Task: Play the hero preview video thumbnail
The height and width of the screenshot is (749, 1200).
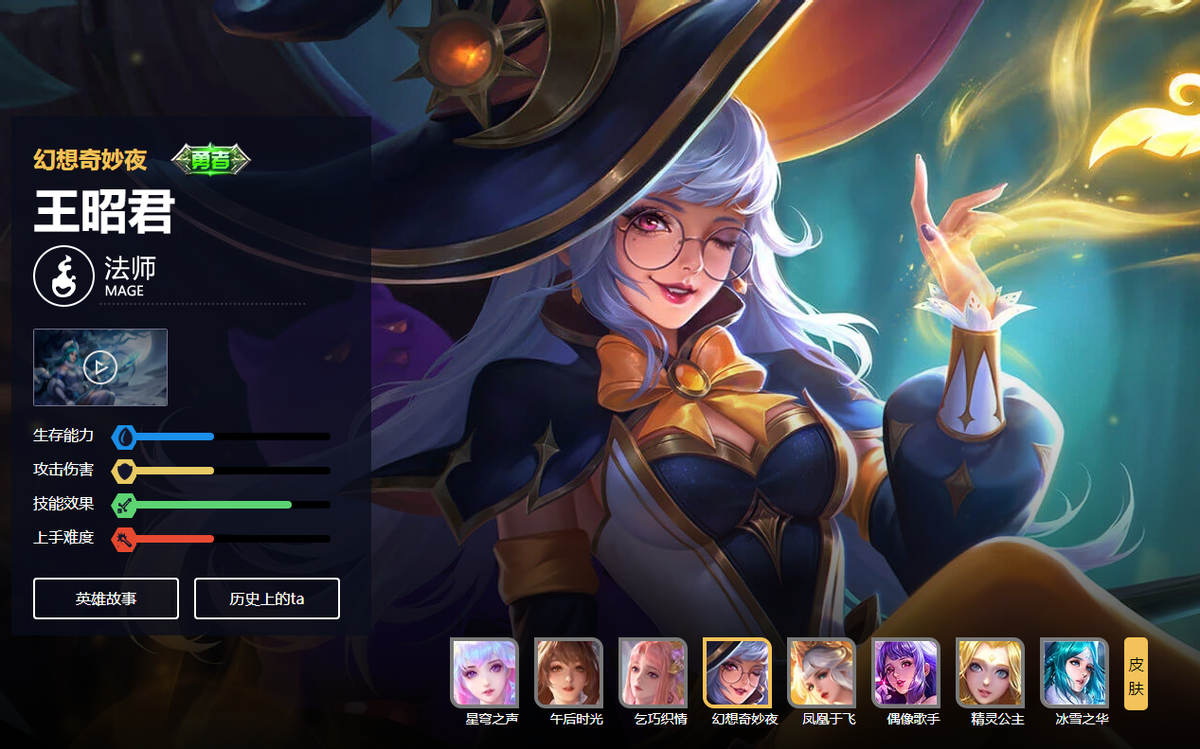Action: pyautogui.click(x=100, y=367)
